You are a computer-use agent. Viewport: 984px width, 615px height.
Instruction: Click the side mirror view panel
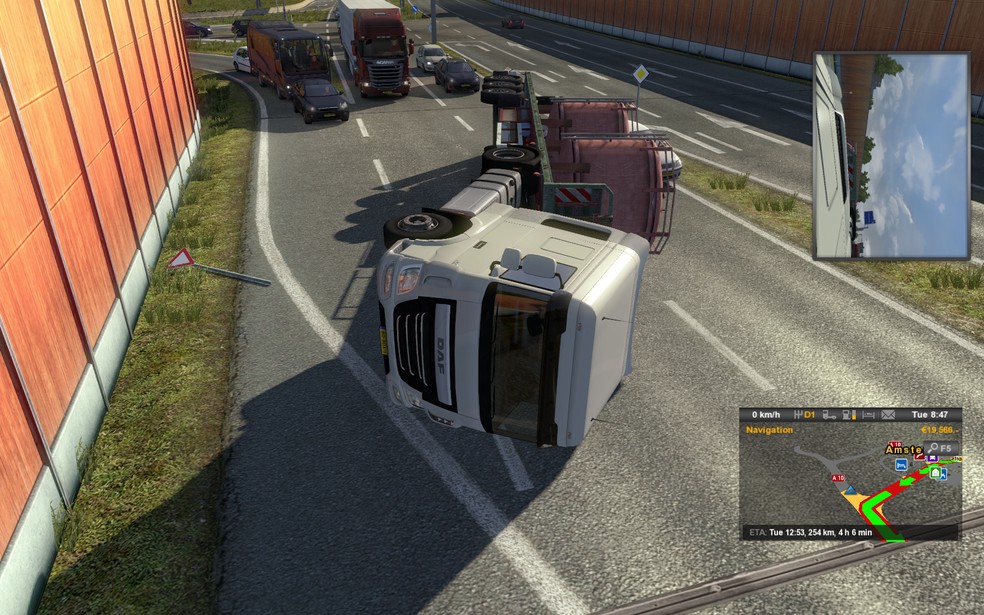coord(890,155)
